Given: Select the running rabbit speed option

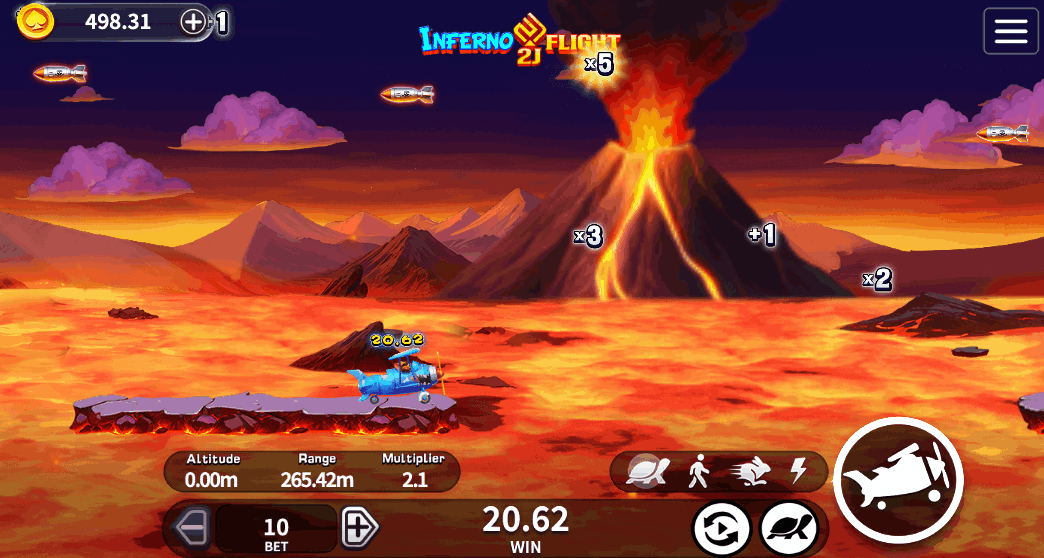Looking at the screenshot, I should pos(752,470).
